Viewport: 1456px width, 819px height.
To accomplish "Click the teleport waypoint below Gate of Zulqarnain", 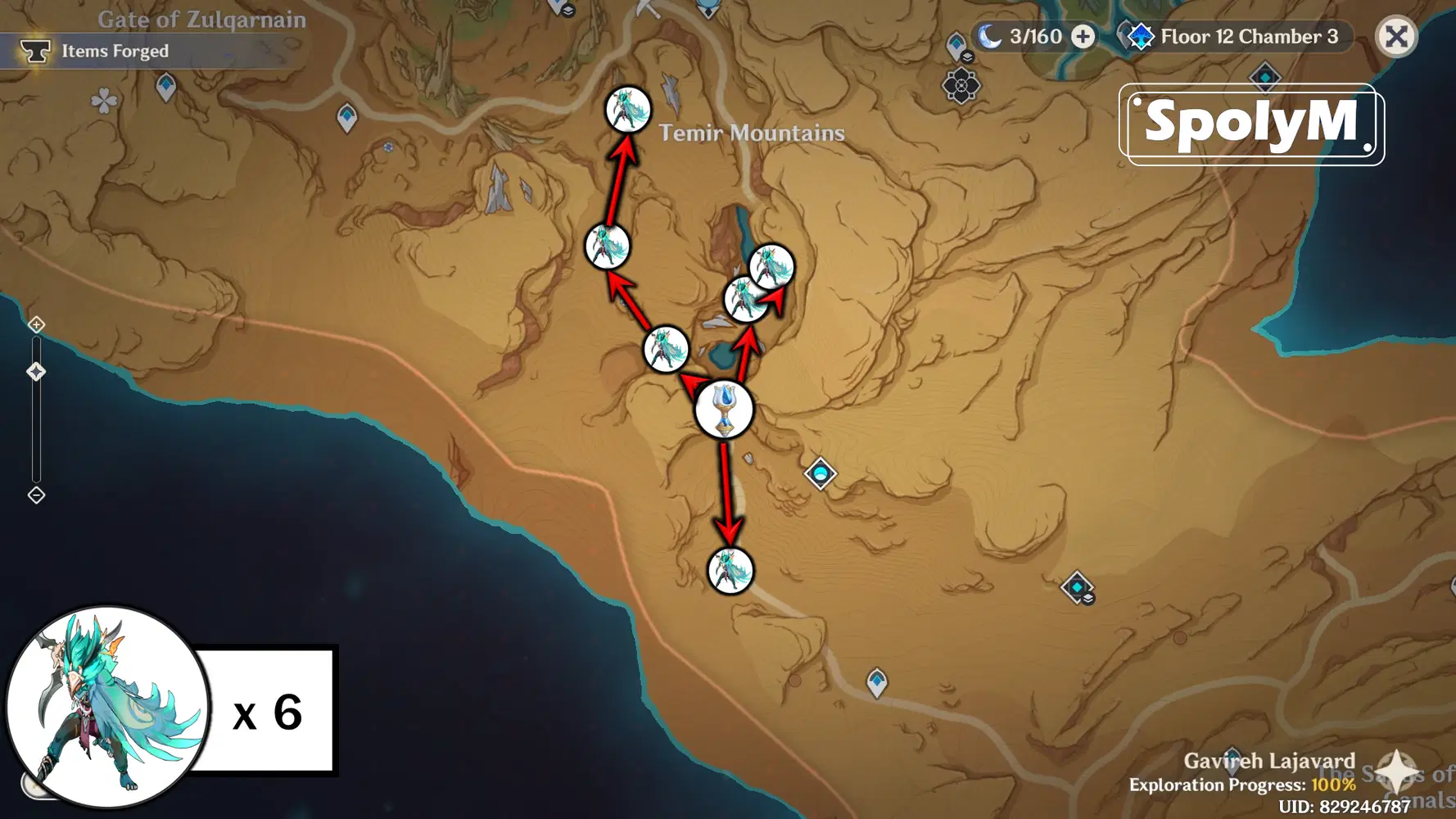I will click(168, 84).
